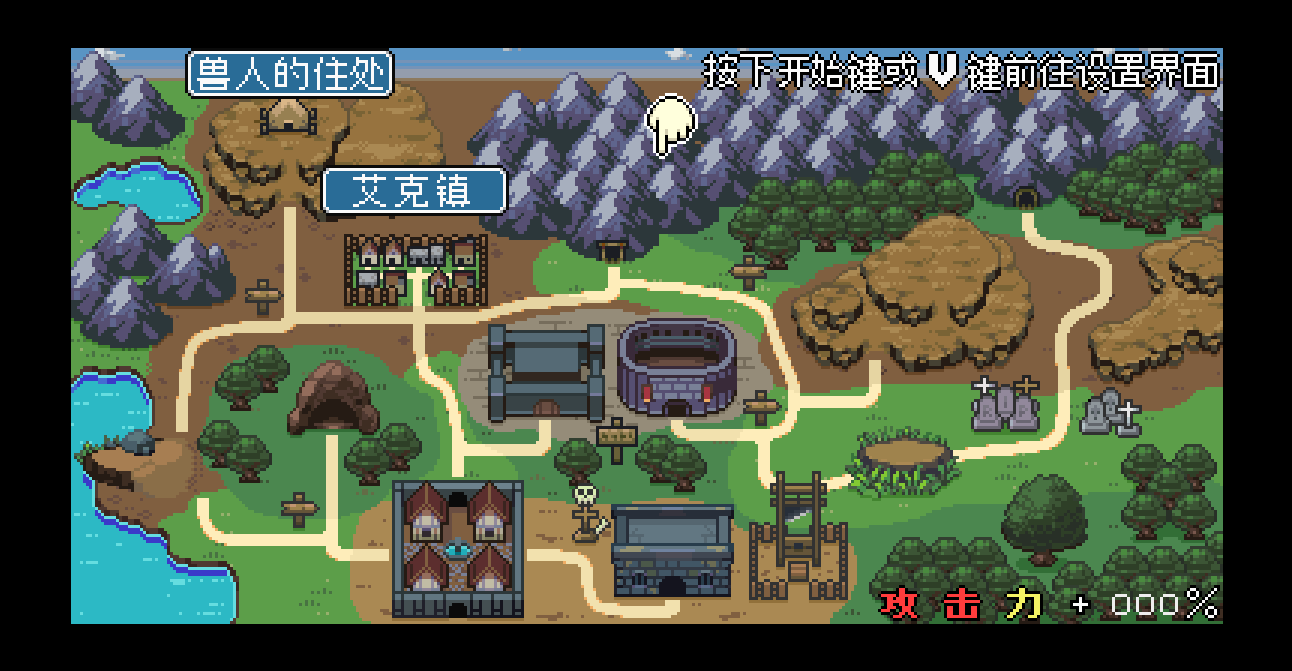1292x671 pixels.
Task: Choose the dark stone fortress beside the arena
Action: click(545, 371)
